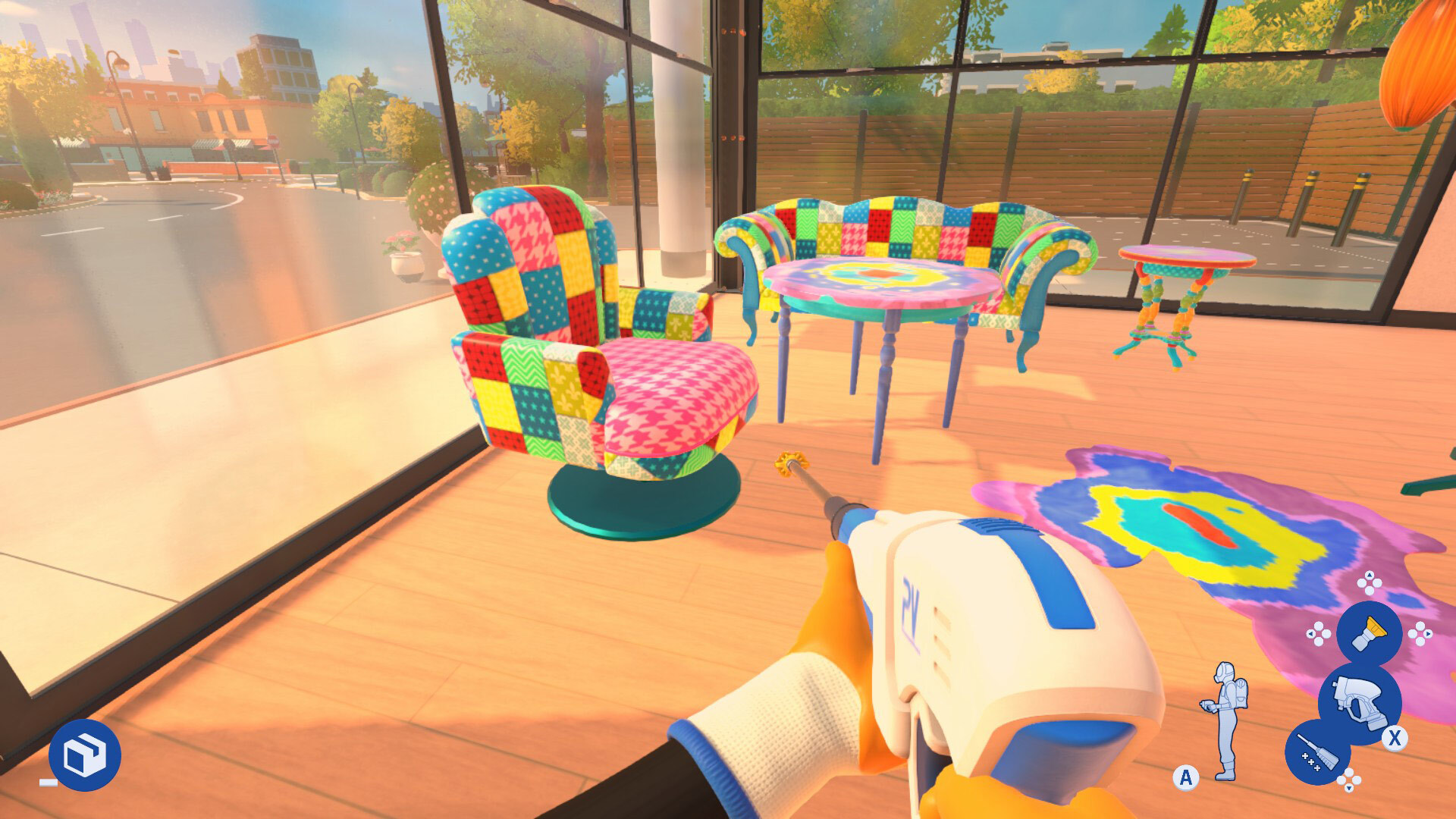
Task: Select the power washer gun icon
Action: point(1360,701)
